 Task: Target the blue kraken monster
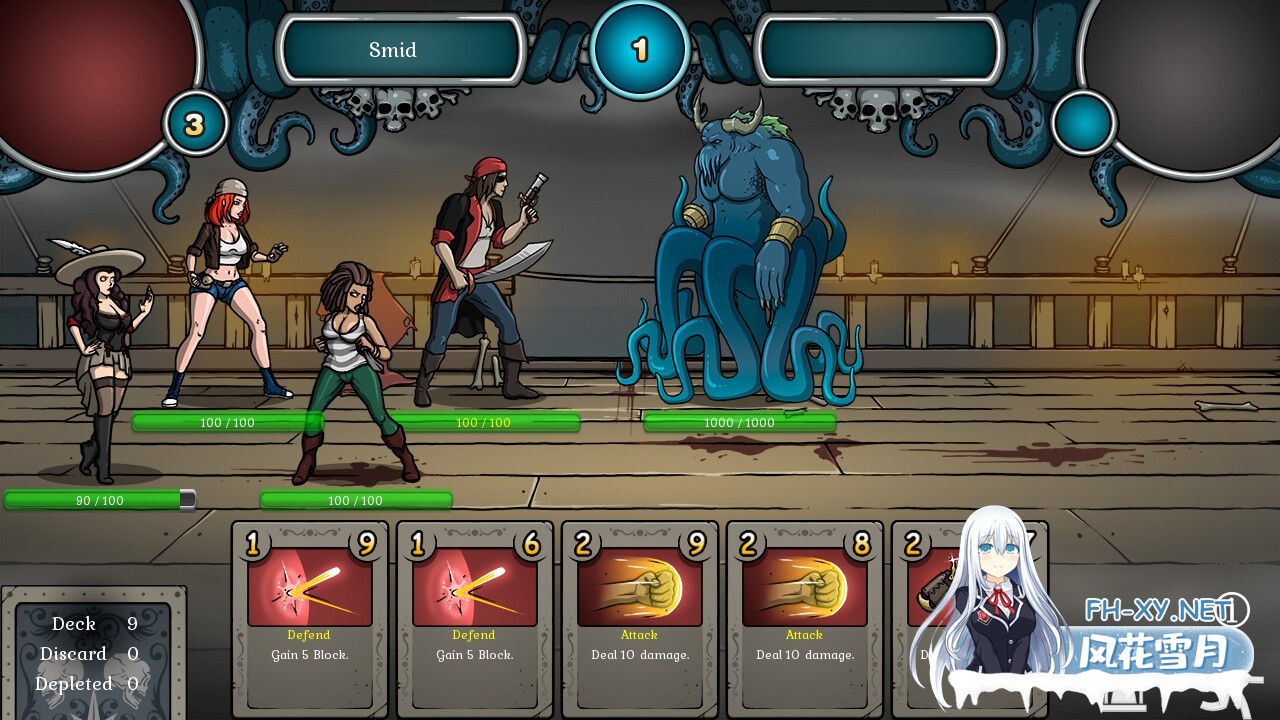click(x=740, y=250)
